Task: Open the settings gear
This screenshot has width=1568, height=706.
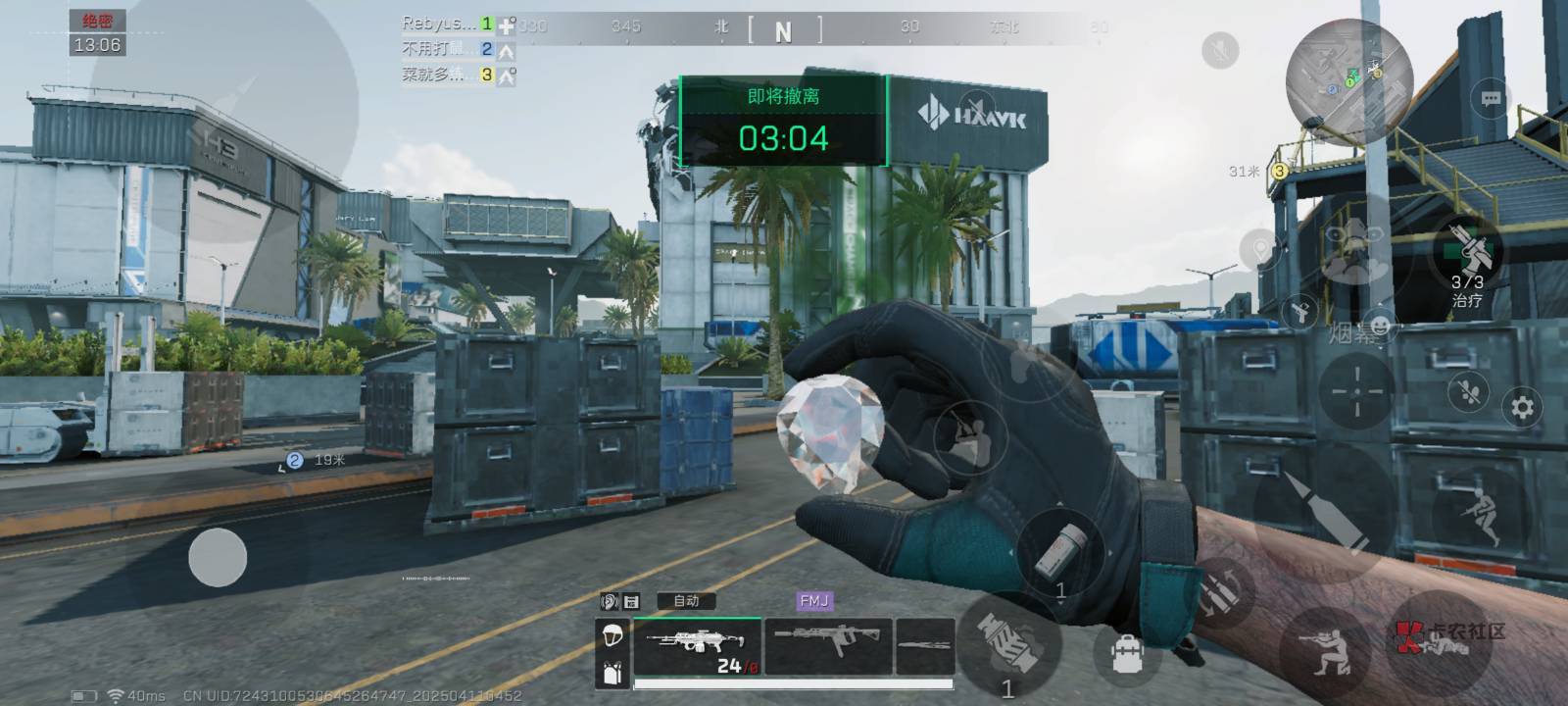Action: coord(1522,406)
